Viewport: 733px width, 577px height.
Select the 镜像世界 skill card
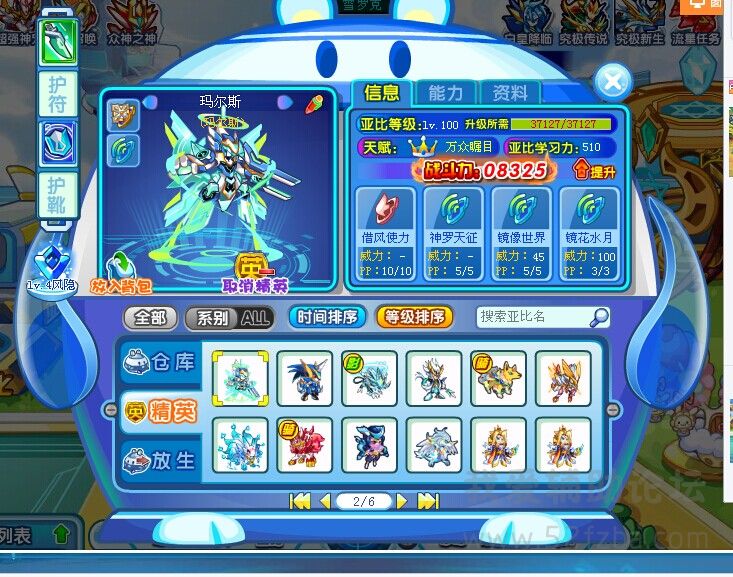[x=520, y=229]
